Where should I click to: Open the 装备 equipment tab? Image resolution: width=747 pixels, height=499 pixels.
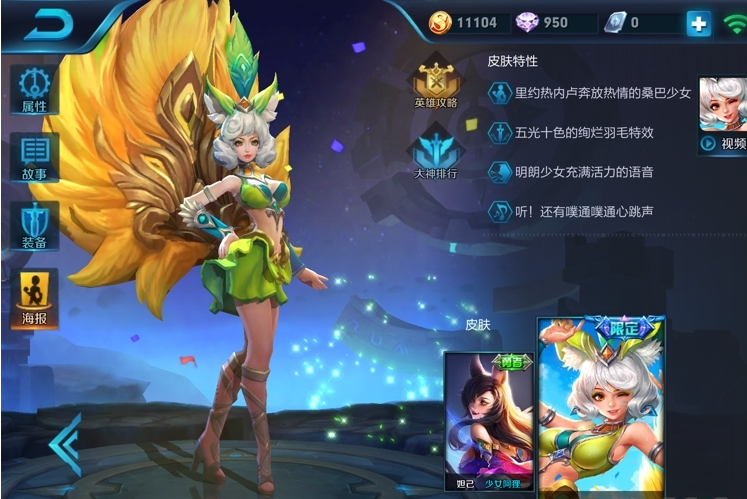pos(34,225)
